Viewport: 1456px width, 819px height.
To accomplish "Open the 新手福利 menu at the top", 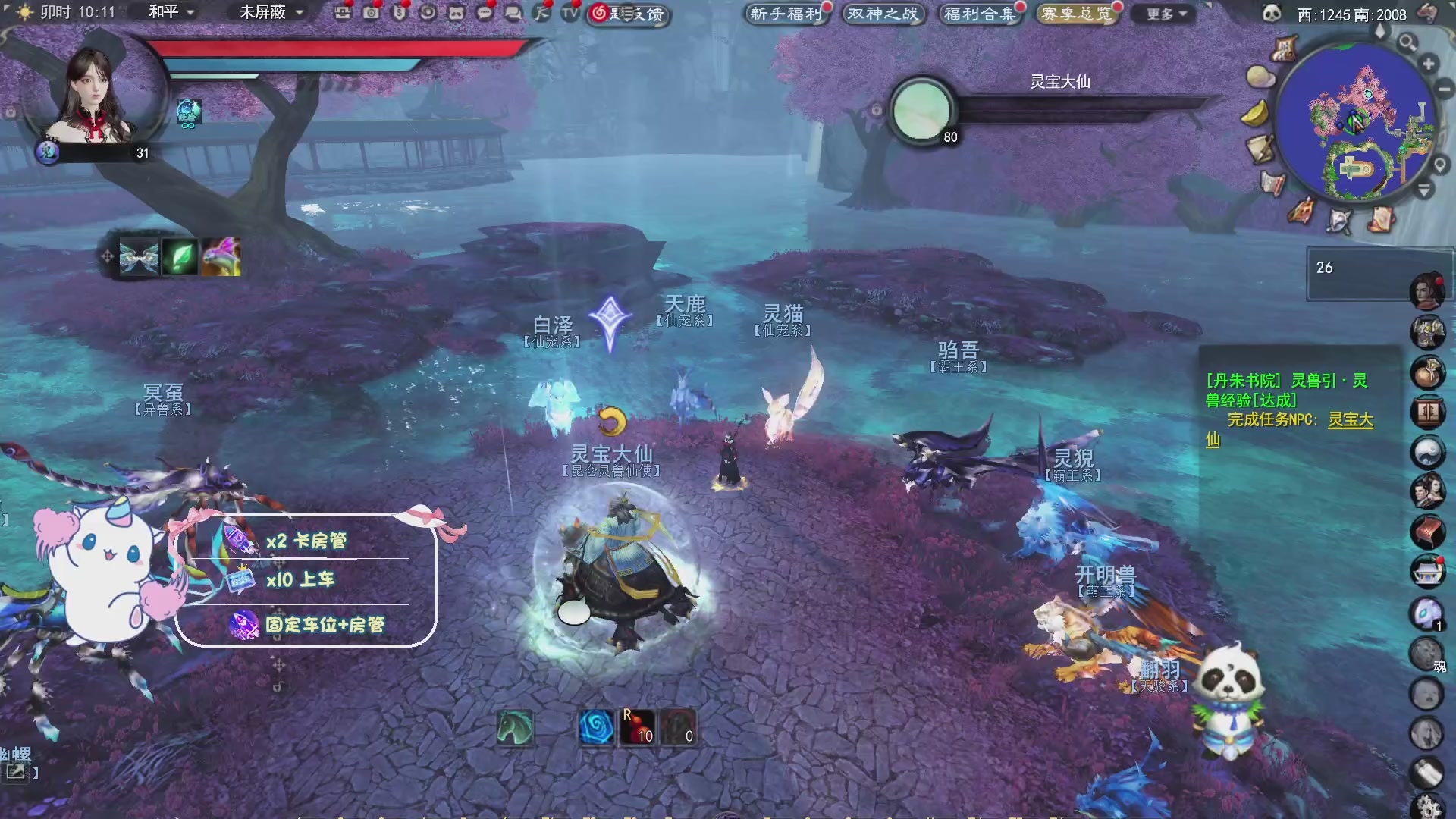I will click(787, 13).
